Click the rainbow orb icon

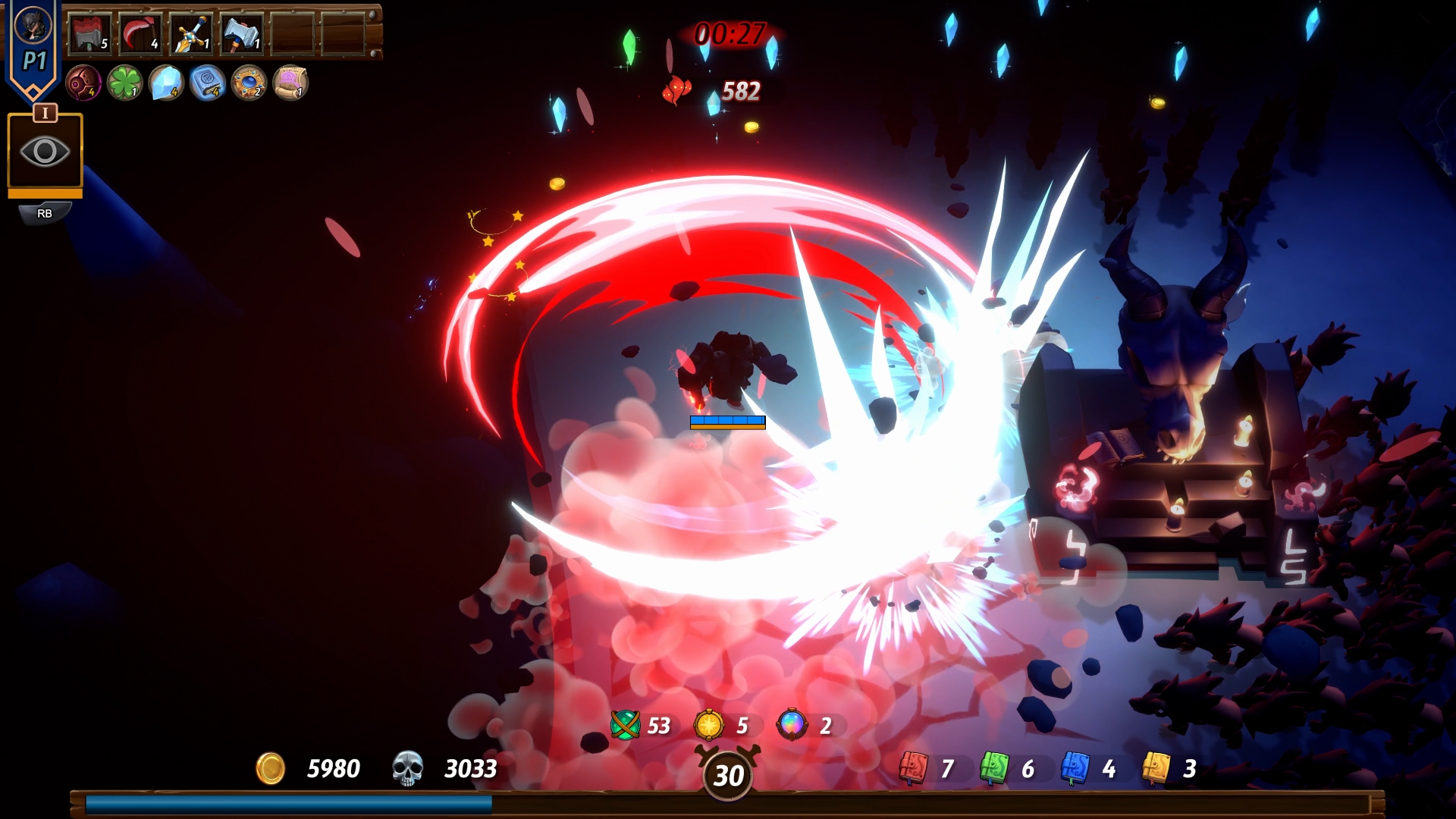click(x=792, y=726)
